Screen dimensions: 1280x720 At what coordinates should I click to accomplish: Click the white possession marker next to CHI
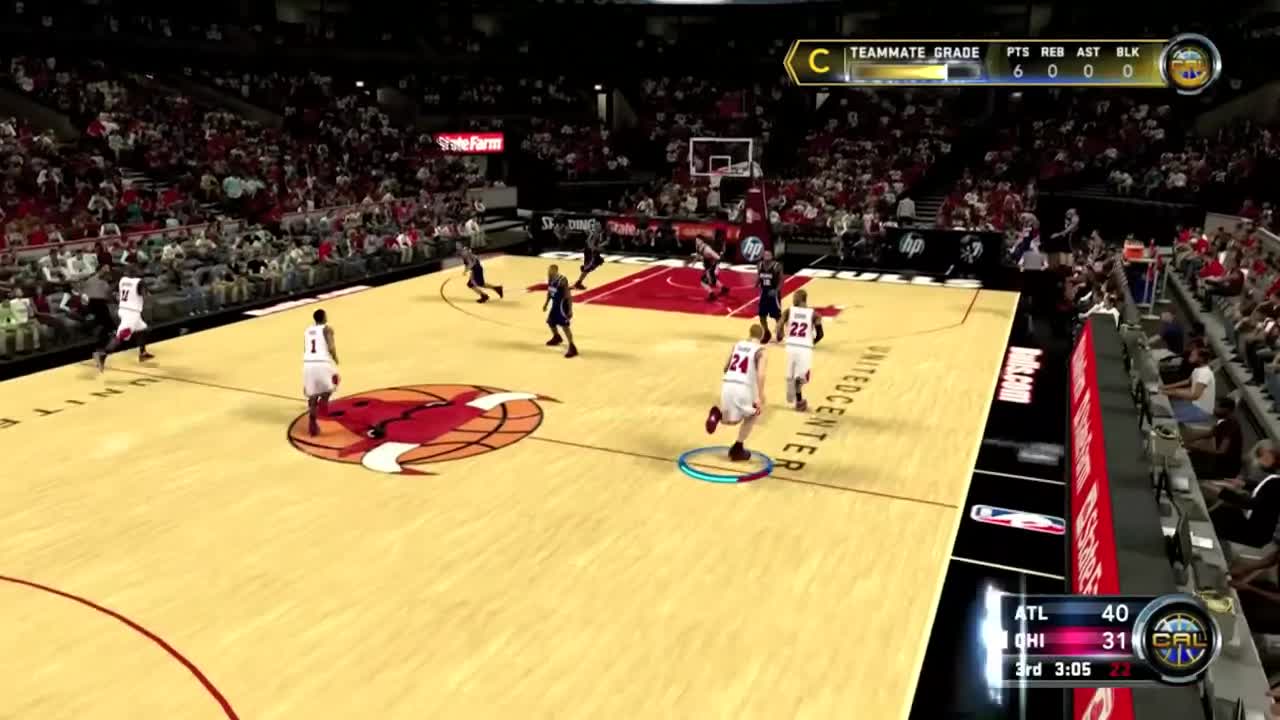[1002, 638]
